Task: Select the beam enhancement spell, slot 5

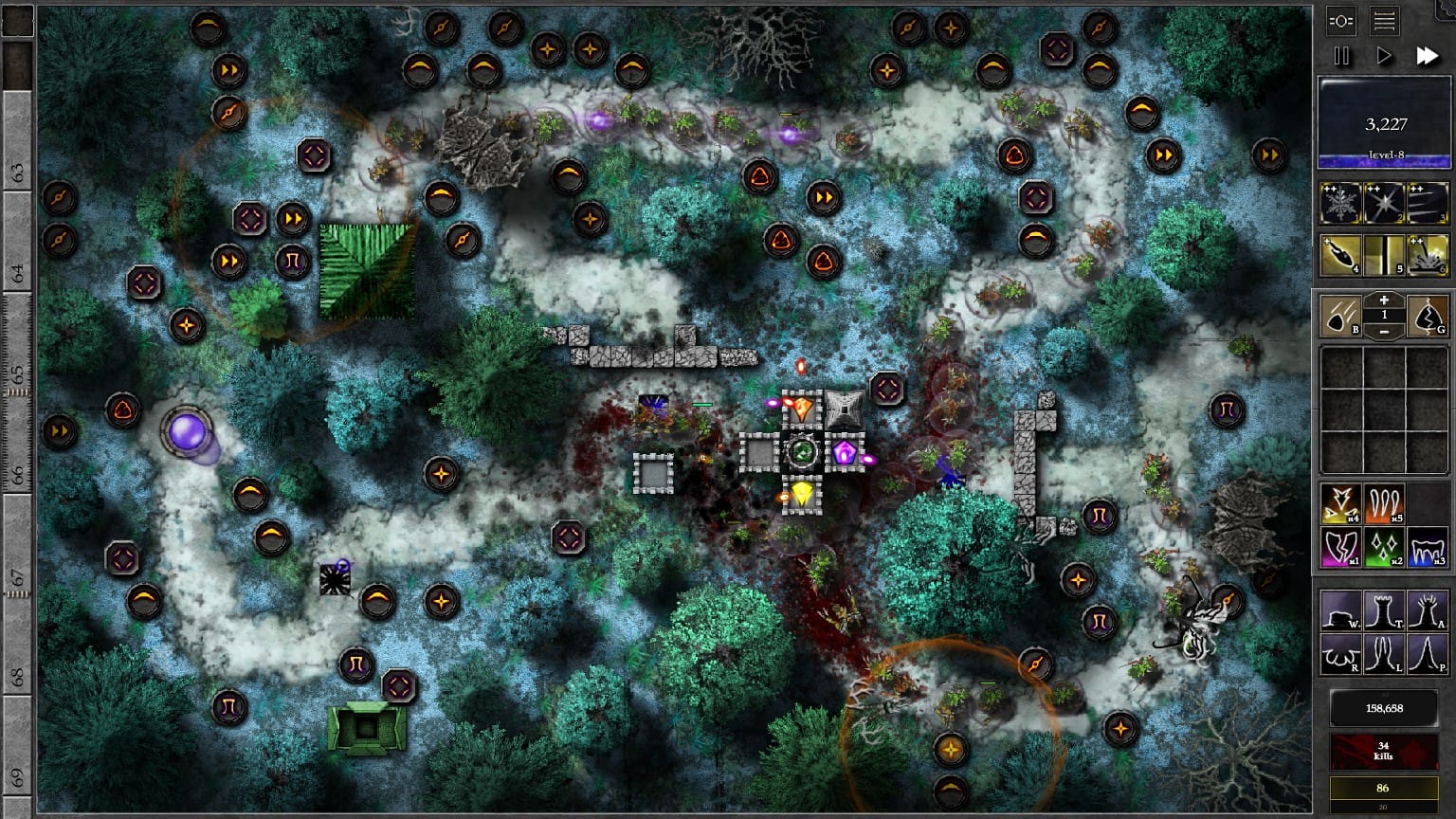Action: (x=1384, y=255)
